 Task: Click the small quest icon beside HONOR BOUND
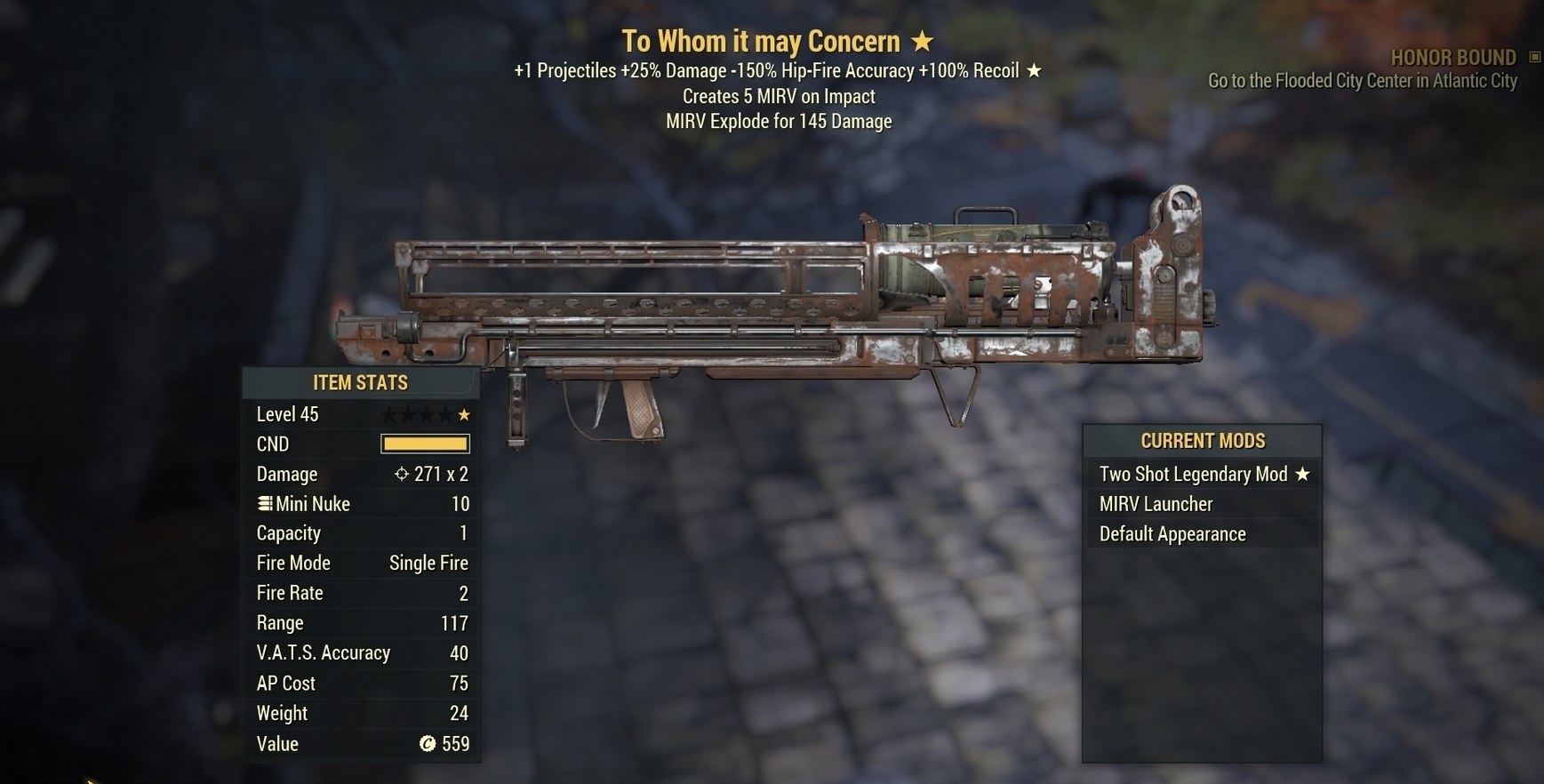click(x=1532, y=56)
